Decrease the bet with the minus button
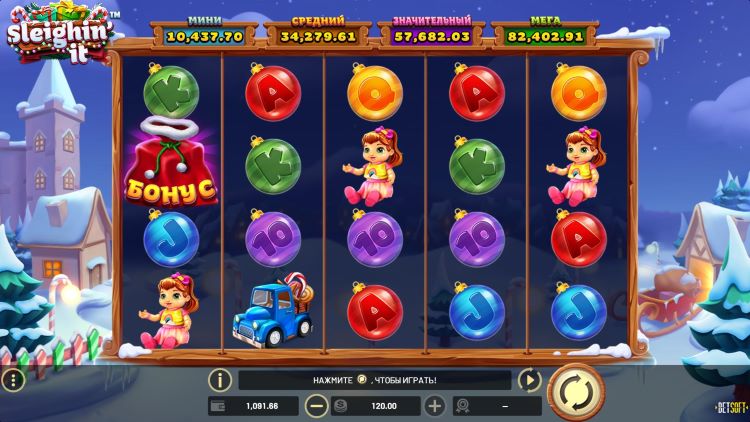 click(x=315, y=406)
